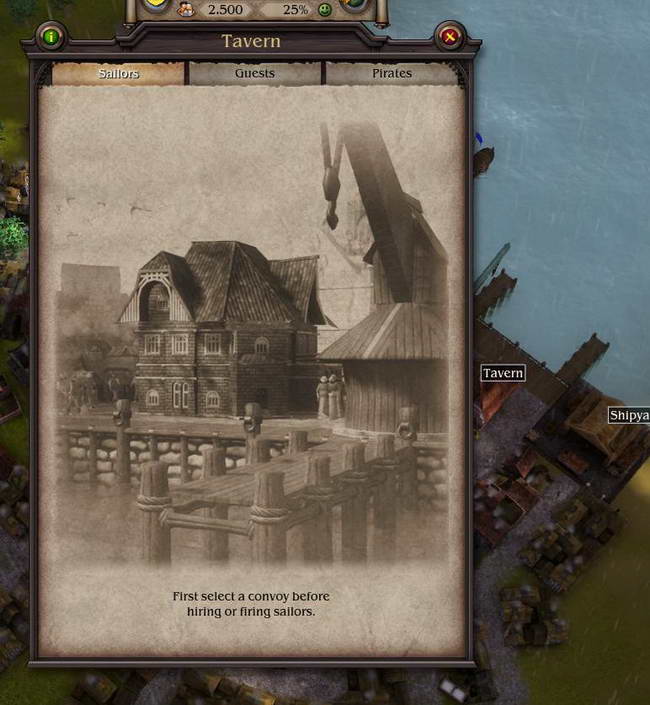Switch to the Sailors tab
Image resolution: width=650 pixels, height=705 pixels.
[x=118, y=73]
